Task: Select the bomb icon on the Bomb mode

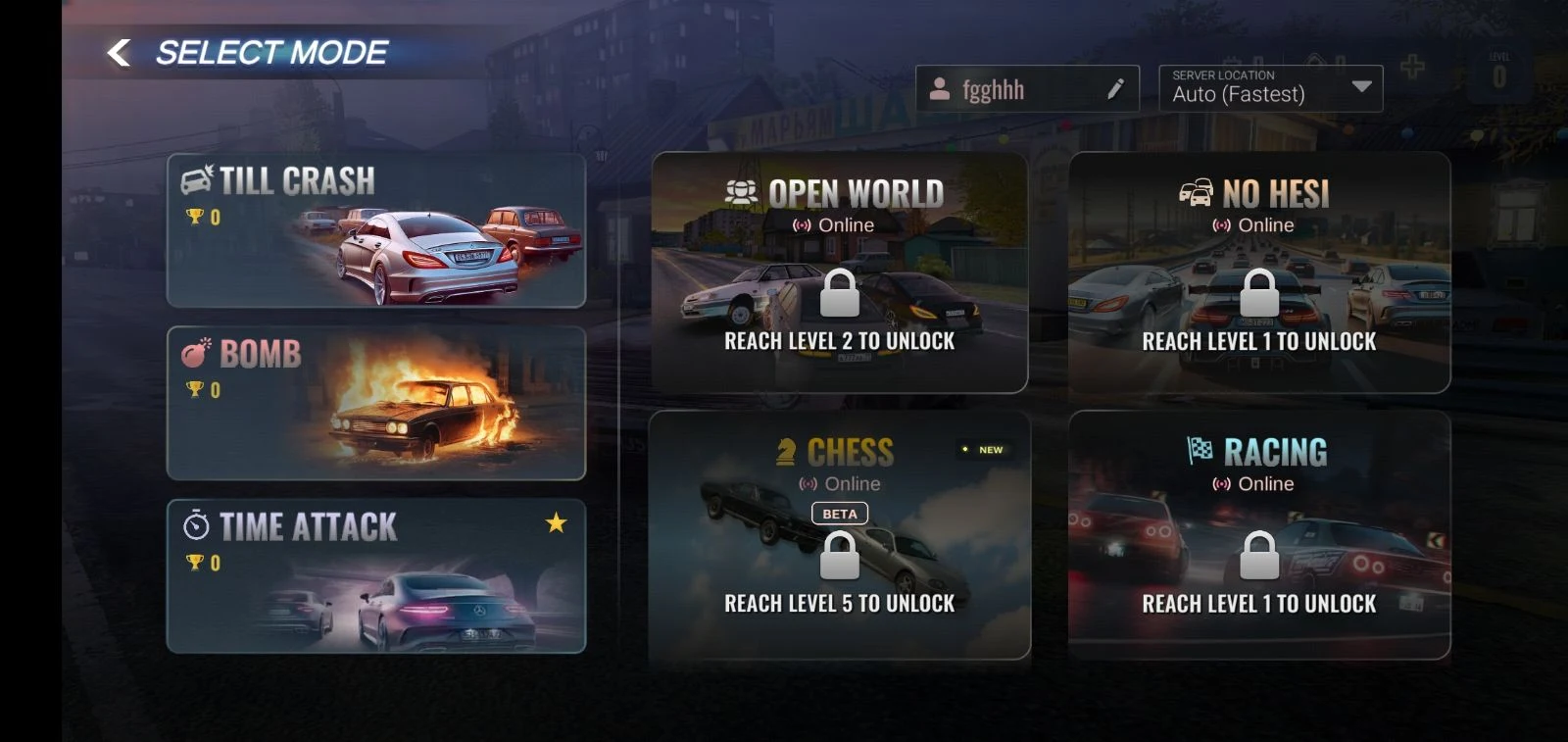Action: point(194,354)
